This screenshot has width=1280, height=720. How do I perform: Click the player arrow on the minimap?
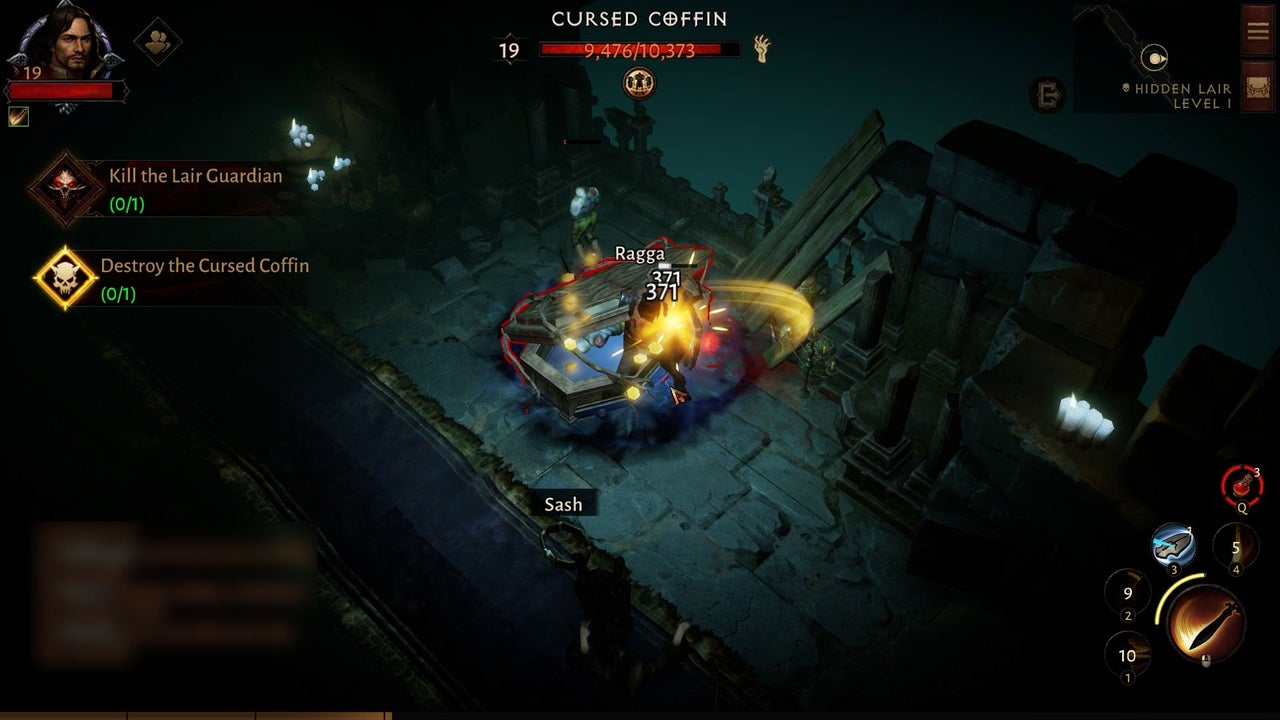1157,59
